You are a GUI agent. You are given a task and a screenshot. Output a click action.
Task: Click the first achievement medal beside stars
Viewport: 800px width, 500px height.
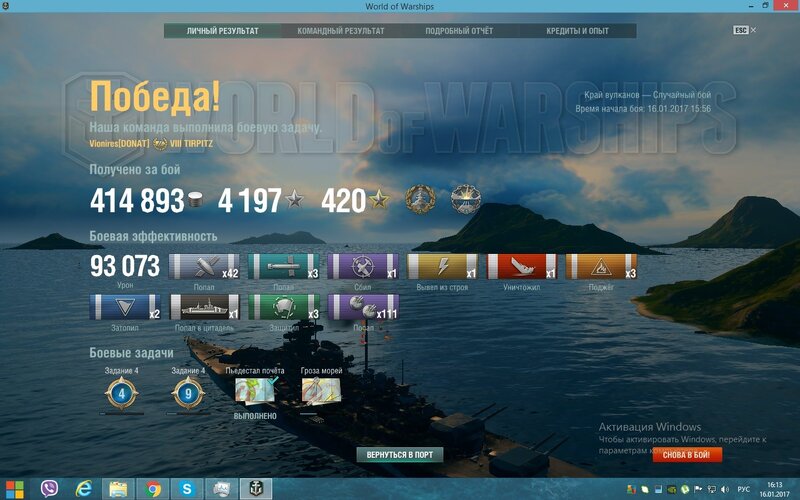(x=420, y=200)
